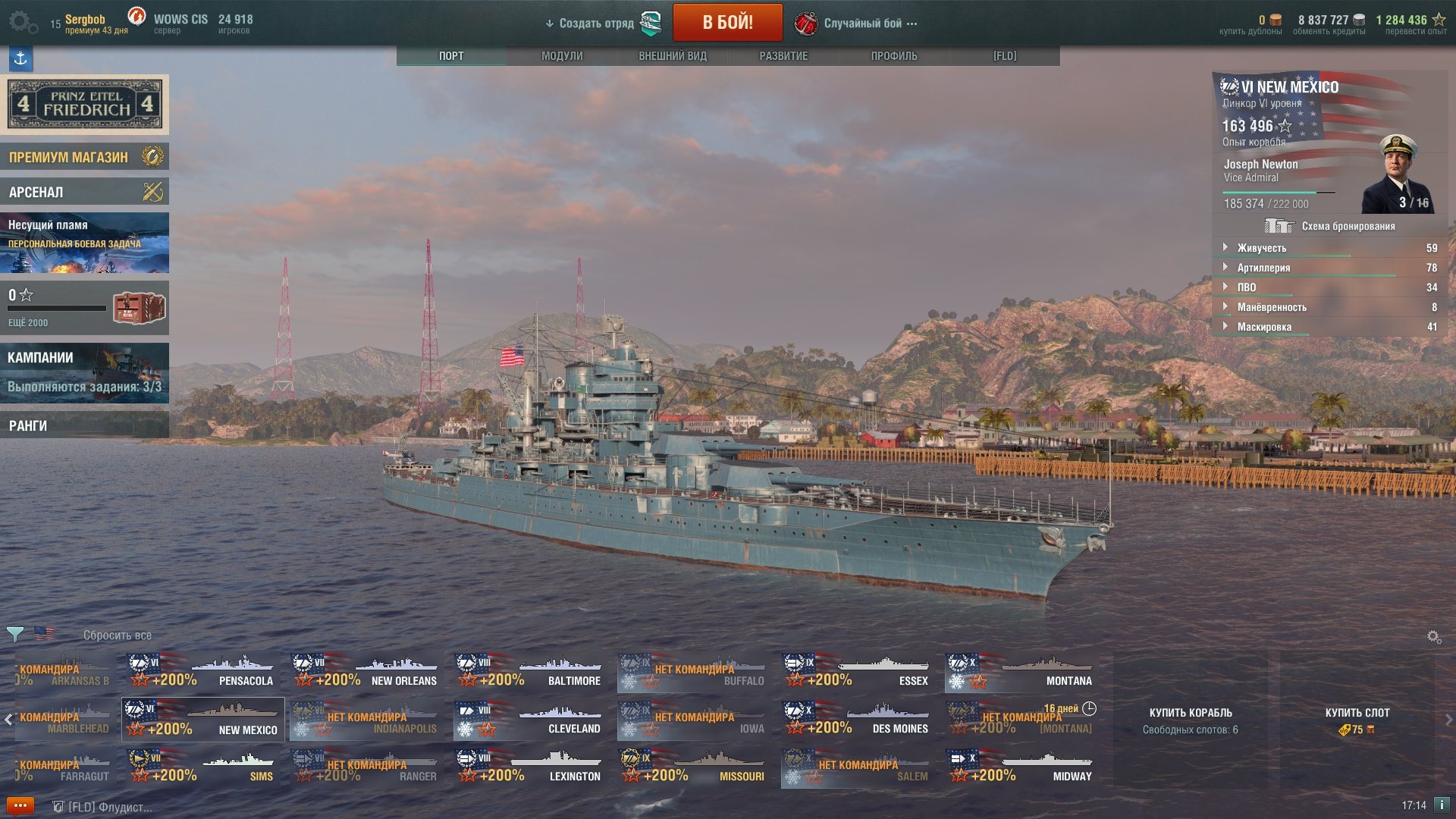Image resolution: width=1456 pixels, height=819 pixels.
Task: Show the ПРОФИЛЬ tab
Action: click(894, 56)
